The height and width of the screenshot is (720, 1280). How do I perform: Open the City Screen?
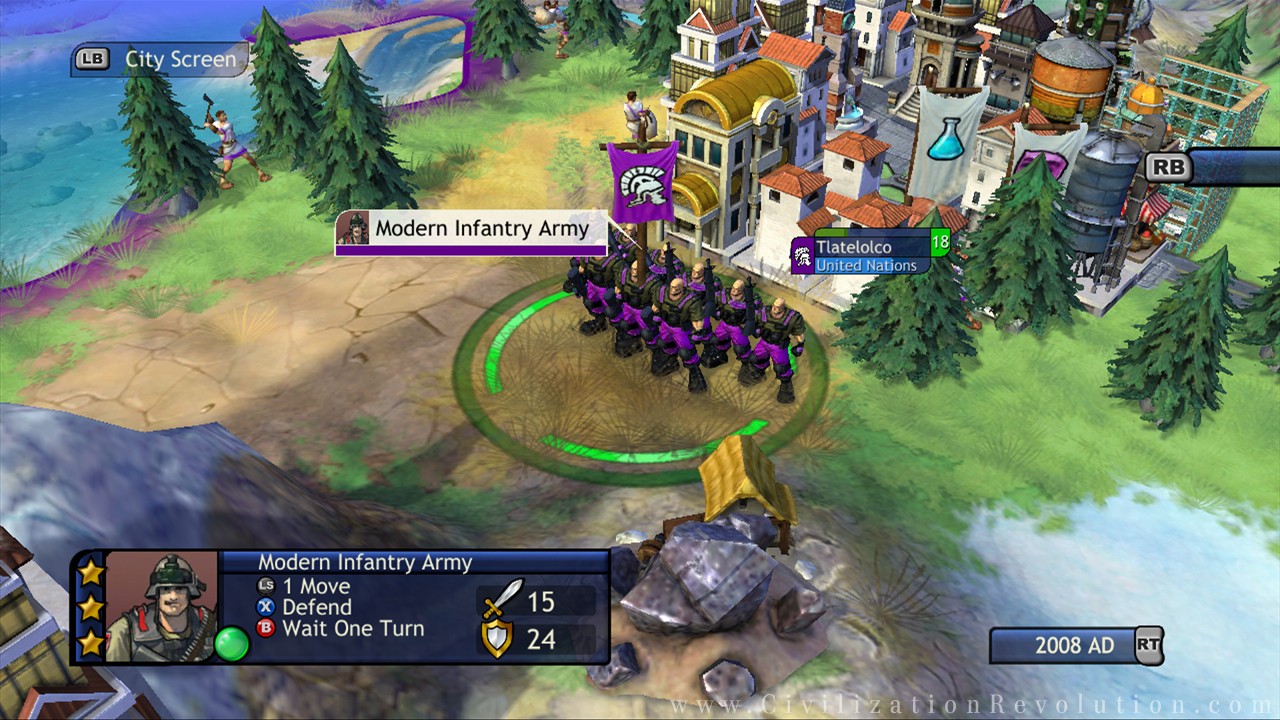[160, 59]
